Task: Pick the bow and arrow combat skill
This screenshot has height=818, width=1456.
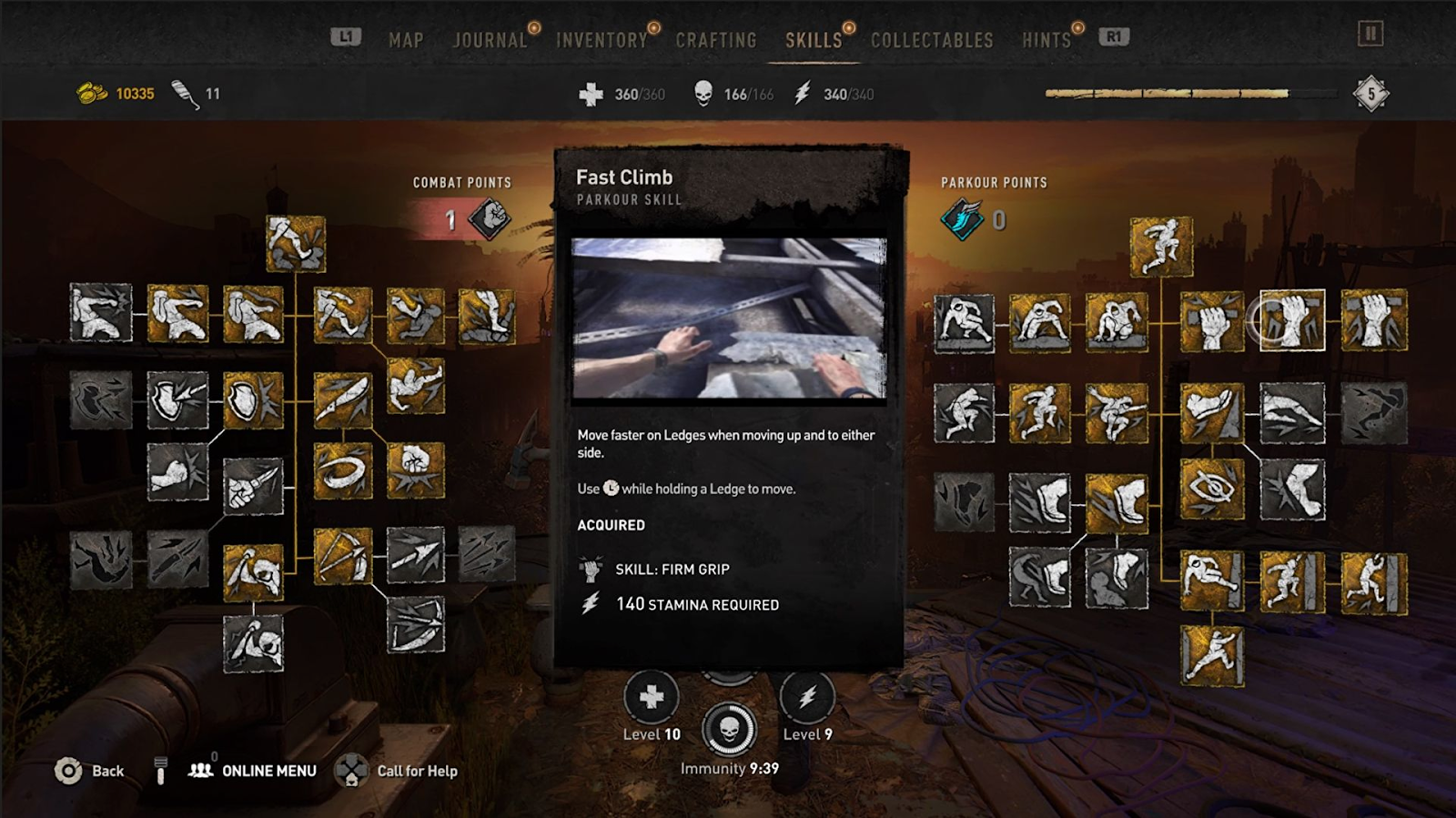Action: [343, 556]
